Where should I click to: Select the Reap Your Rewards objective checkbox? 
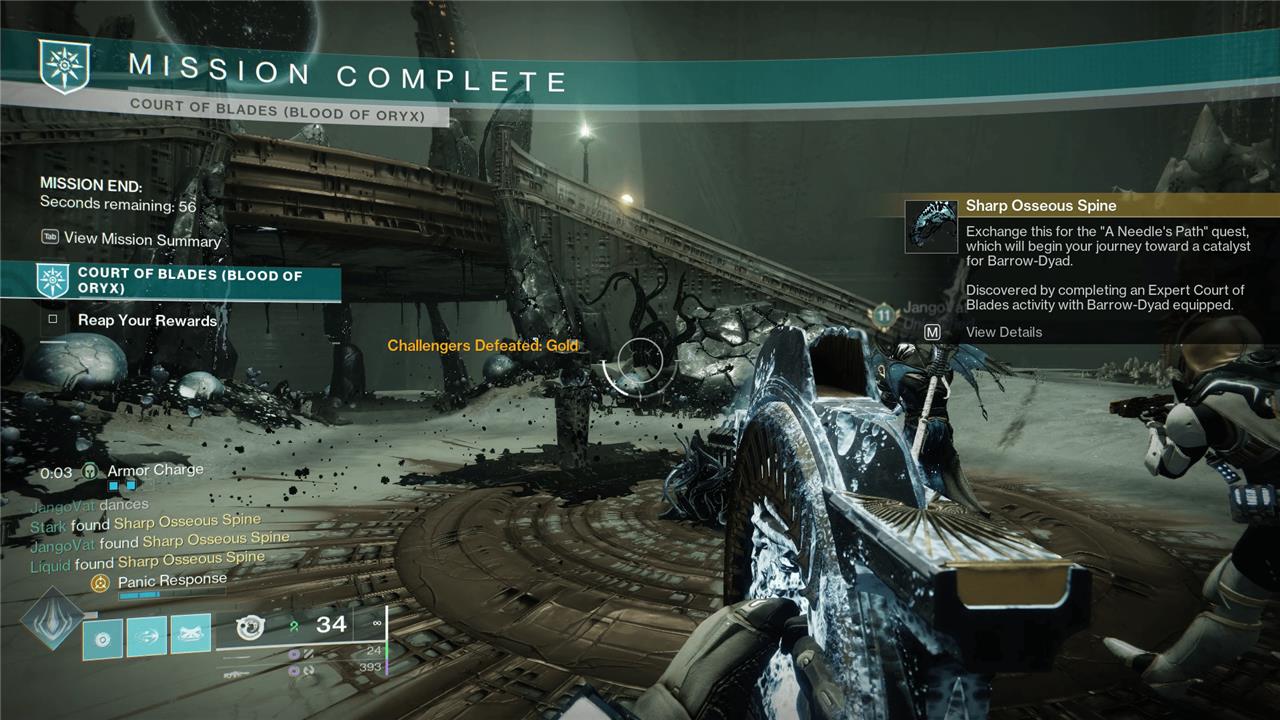52,320
